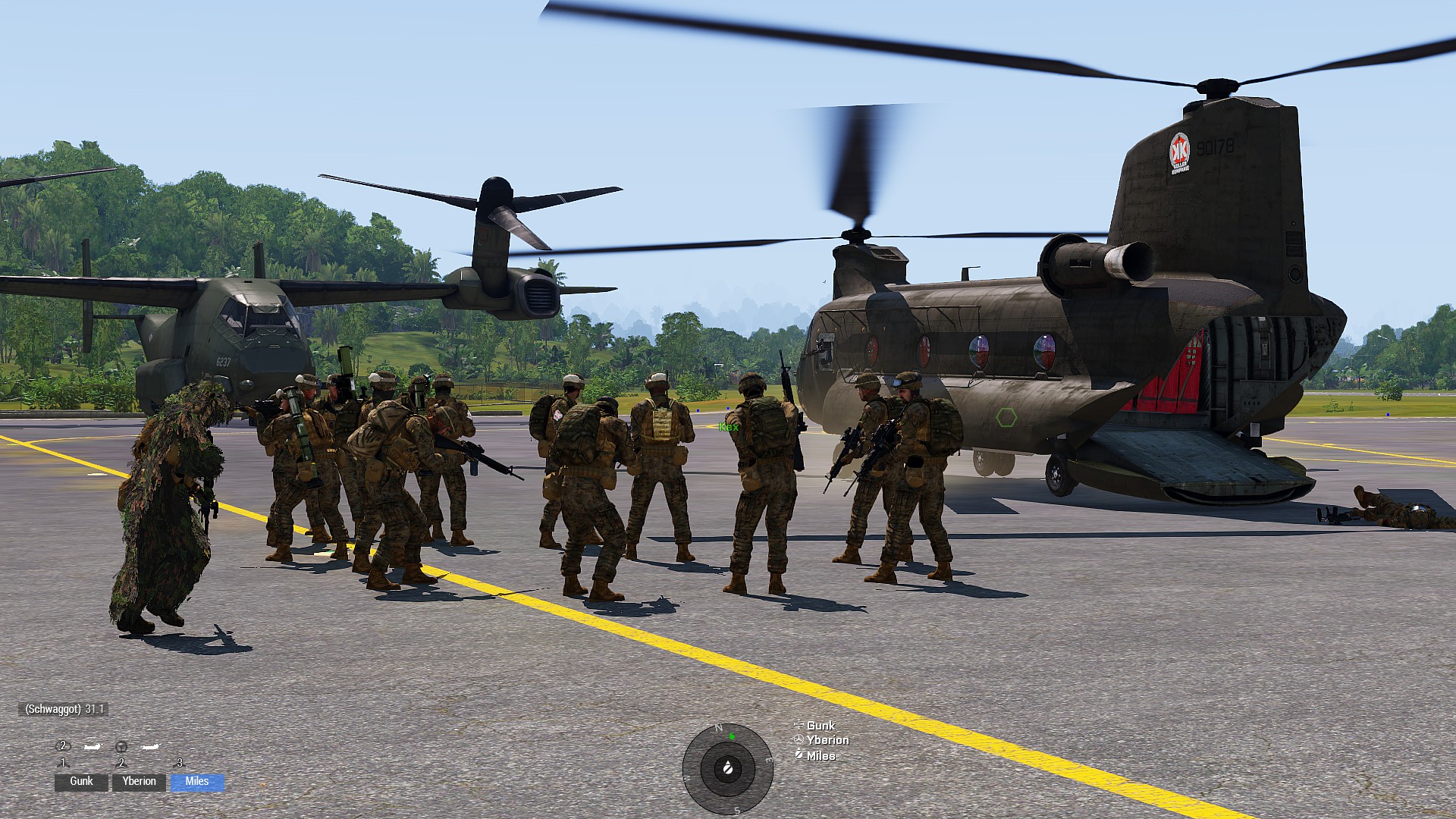
Task: Select Gunk in the squad command bar
Action: 81,782
